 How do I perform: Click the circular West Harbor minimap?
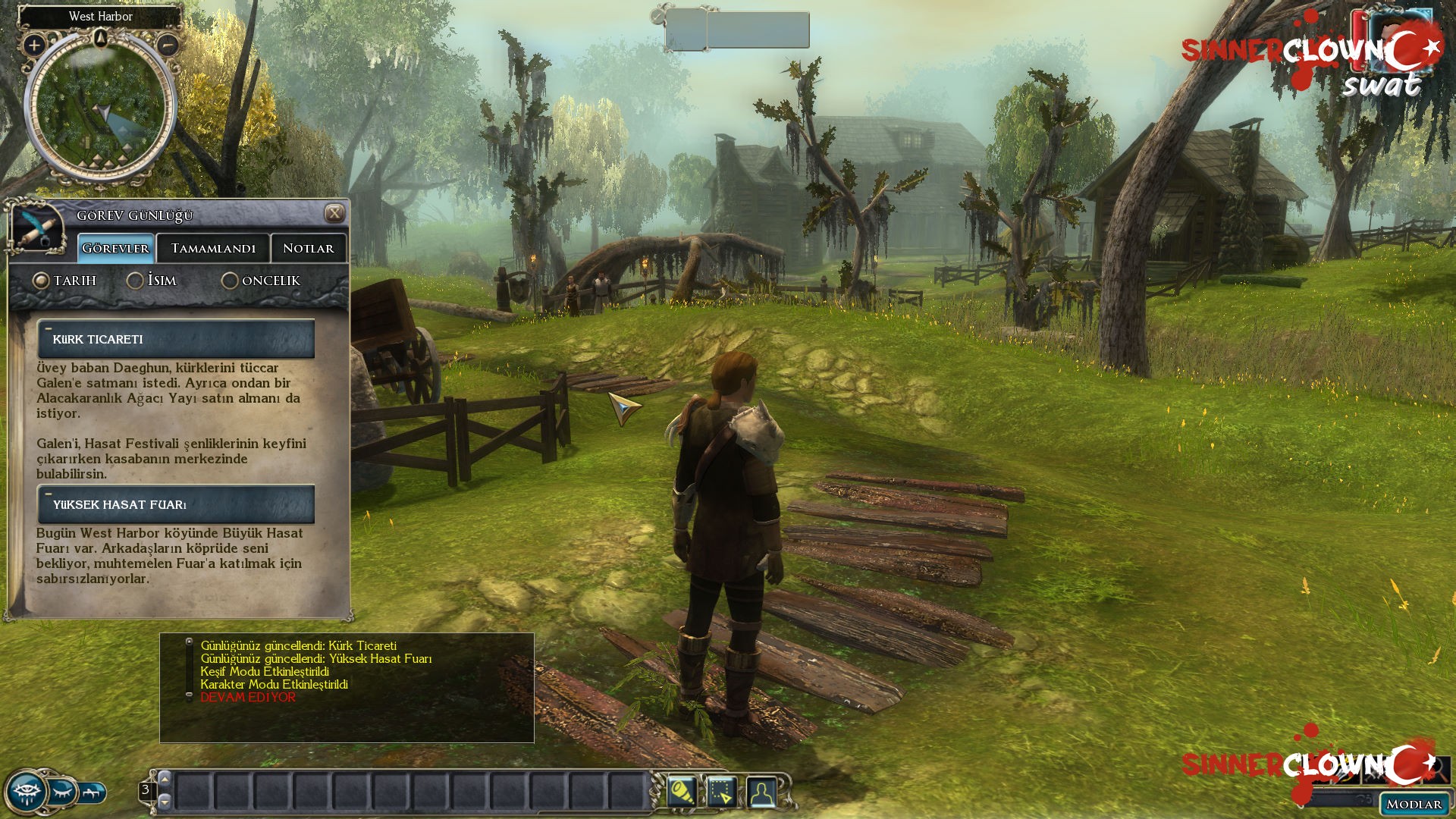pos(100,106)
